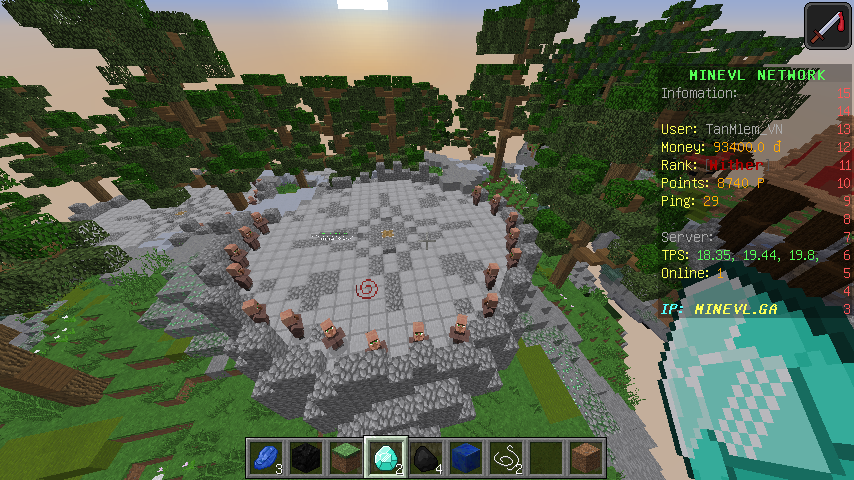Screen dimensions: 854x480
Task: Select the dirt block hotbar slot
Action: [586, 458]
